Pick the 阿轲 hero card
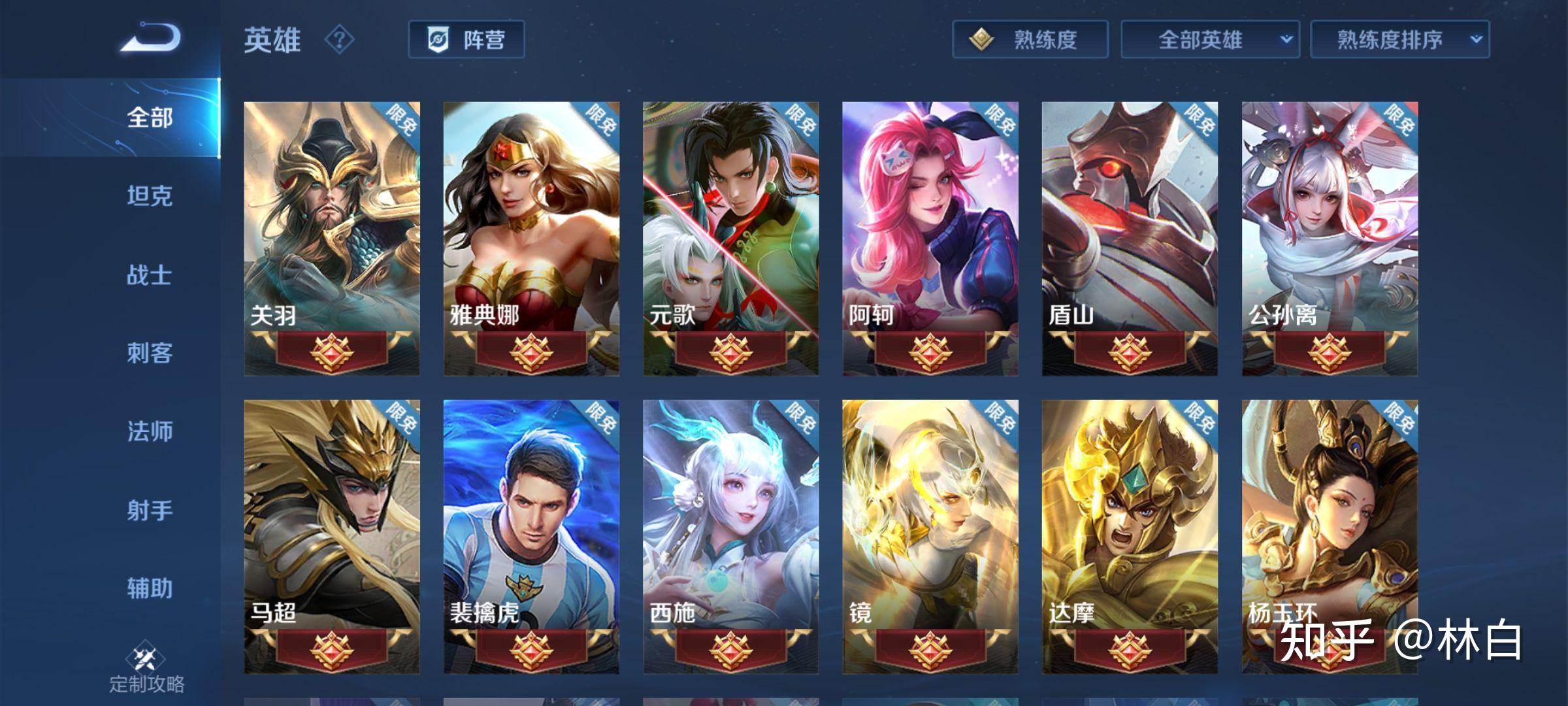Screen dimensions: 1568x706 point(930,239)
